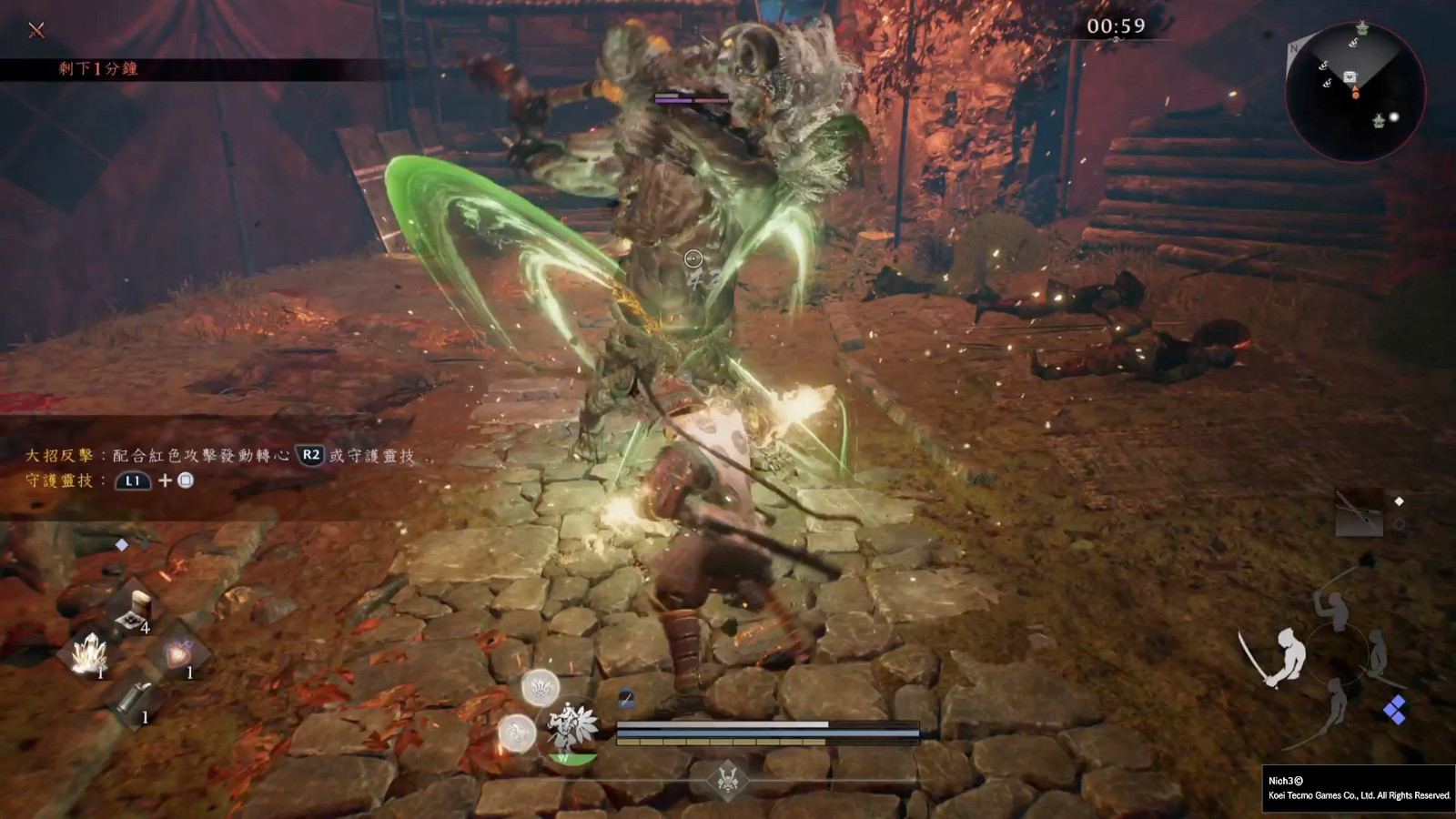Click the samurai helmet style emblem
1456x819 pixels.
727,780
